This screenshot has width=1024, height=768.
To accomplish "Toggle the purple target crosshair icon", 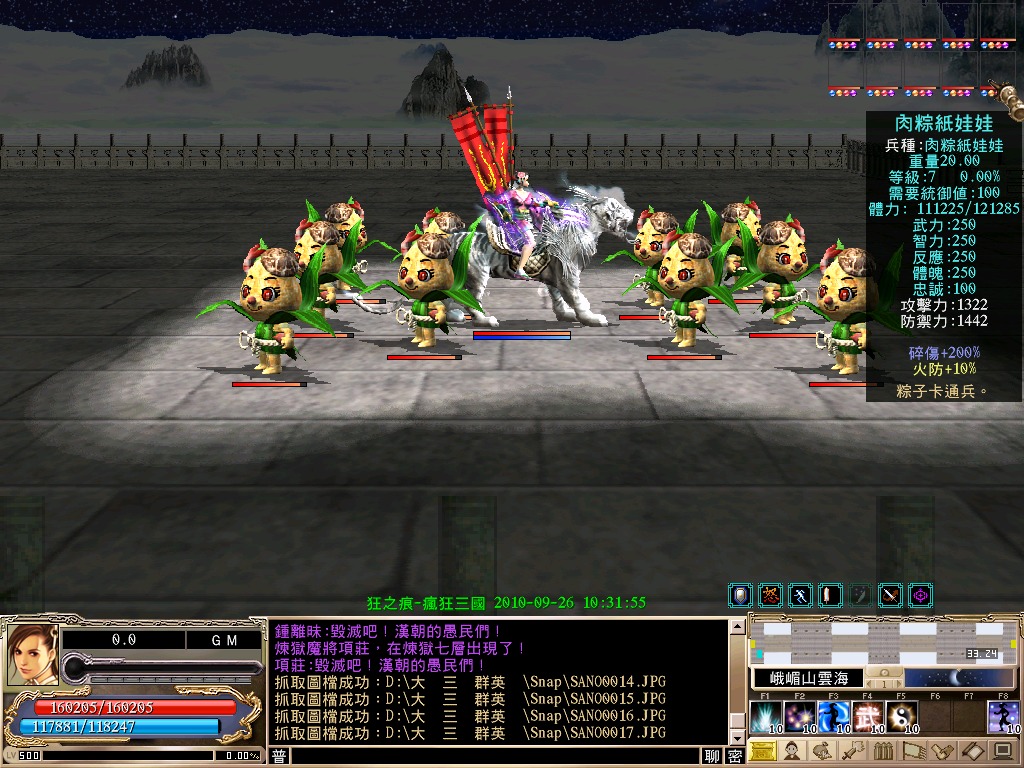I will coord(920,596).
